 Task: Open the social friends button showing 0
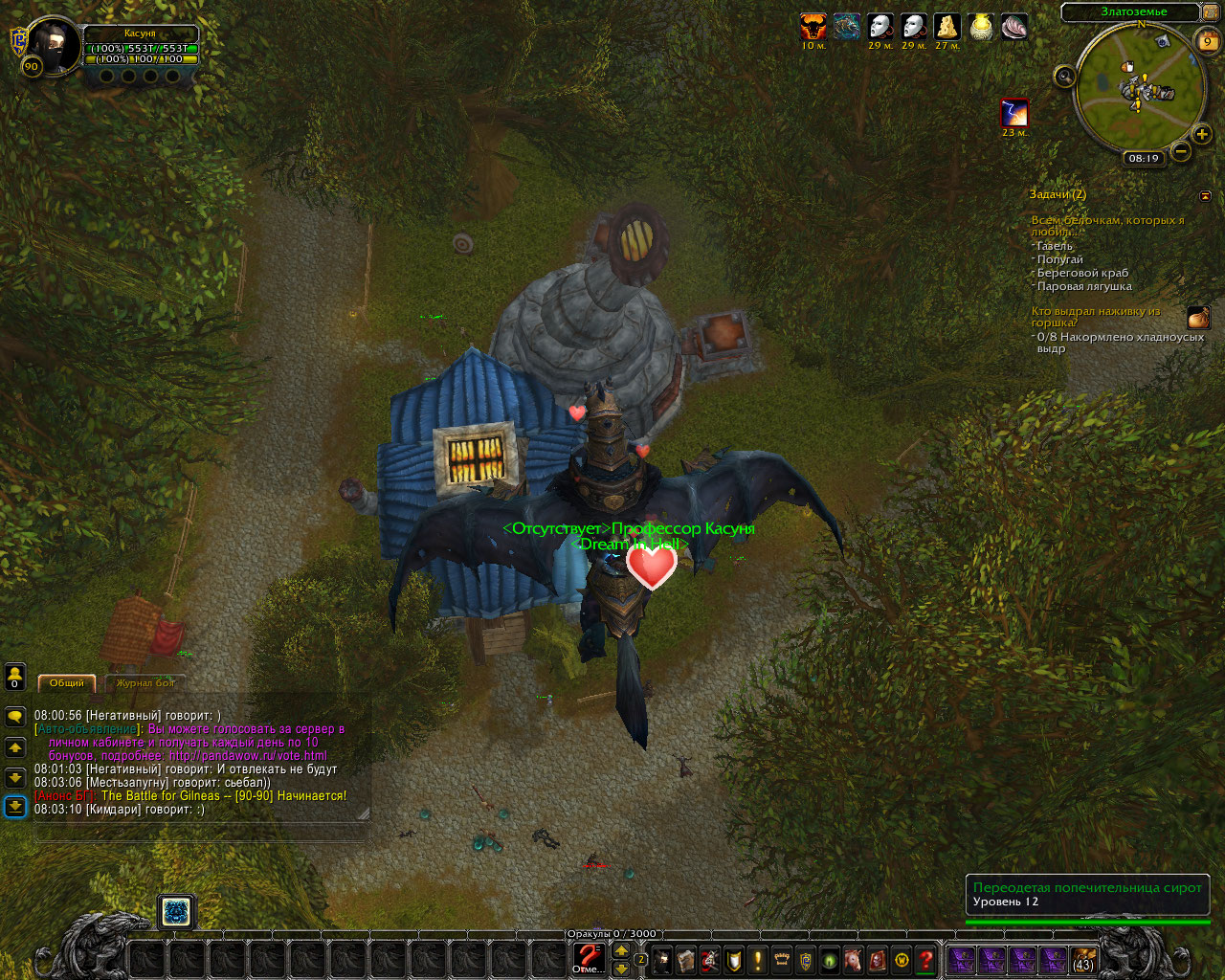pos(15,677)
